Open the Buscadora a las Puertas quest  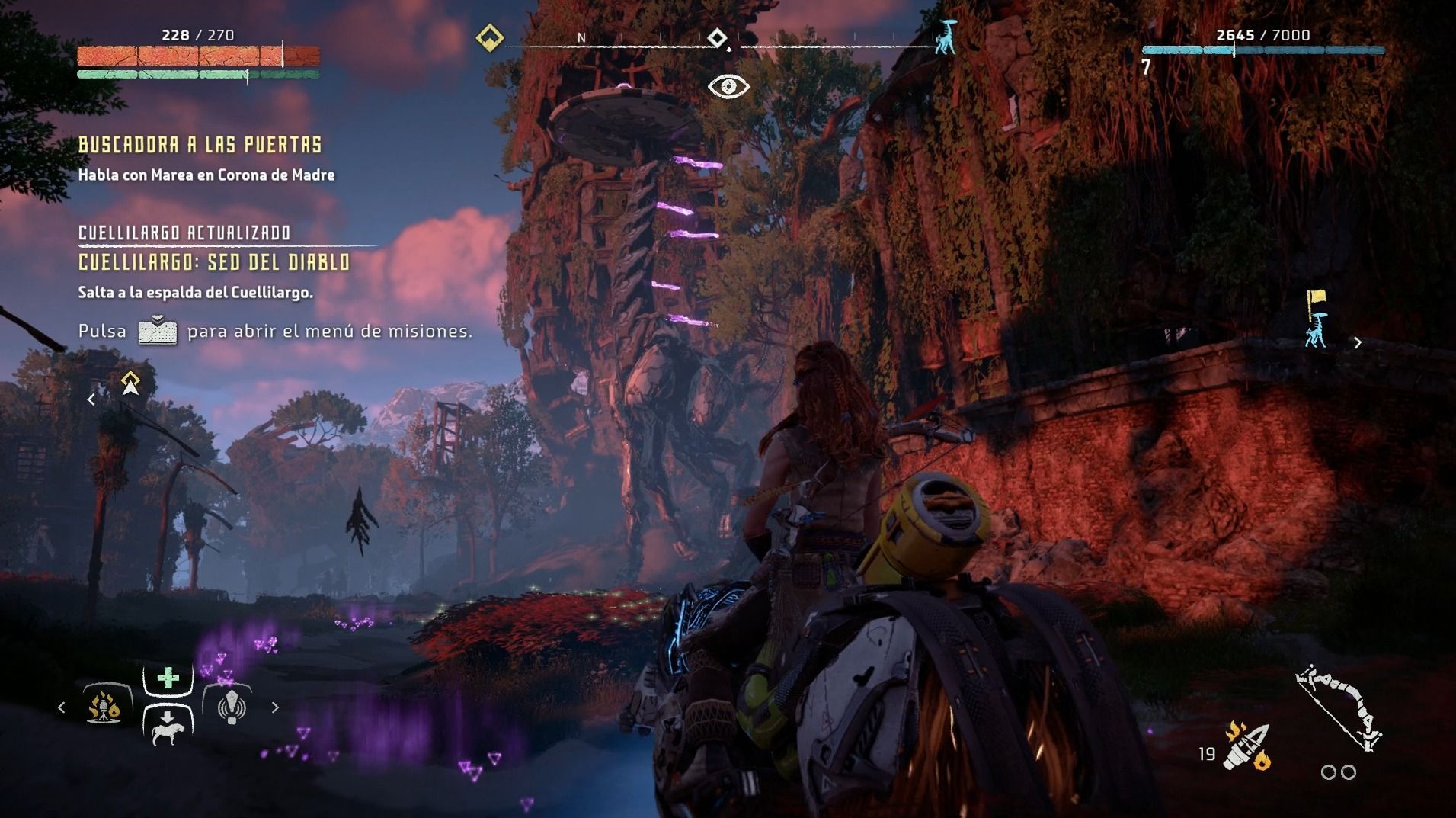[x=200, y=145]
